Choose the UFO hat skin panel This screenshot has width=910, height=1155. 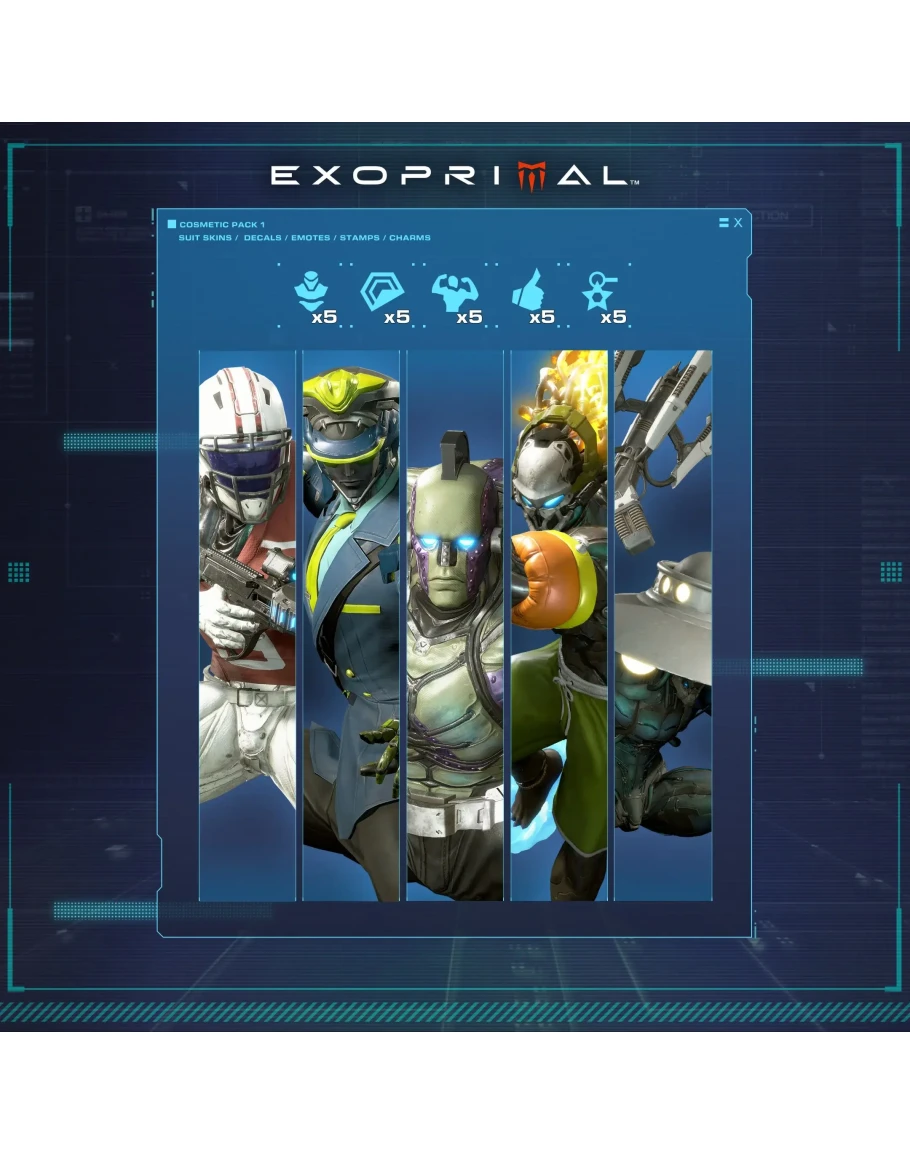point(663,625)
